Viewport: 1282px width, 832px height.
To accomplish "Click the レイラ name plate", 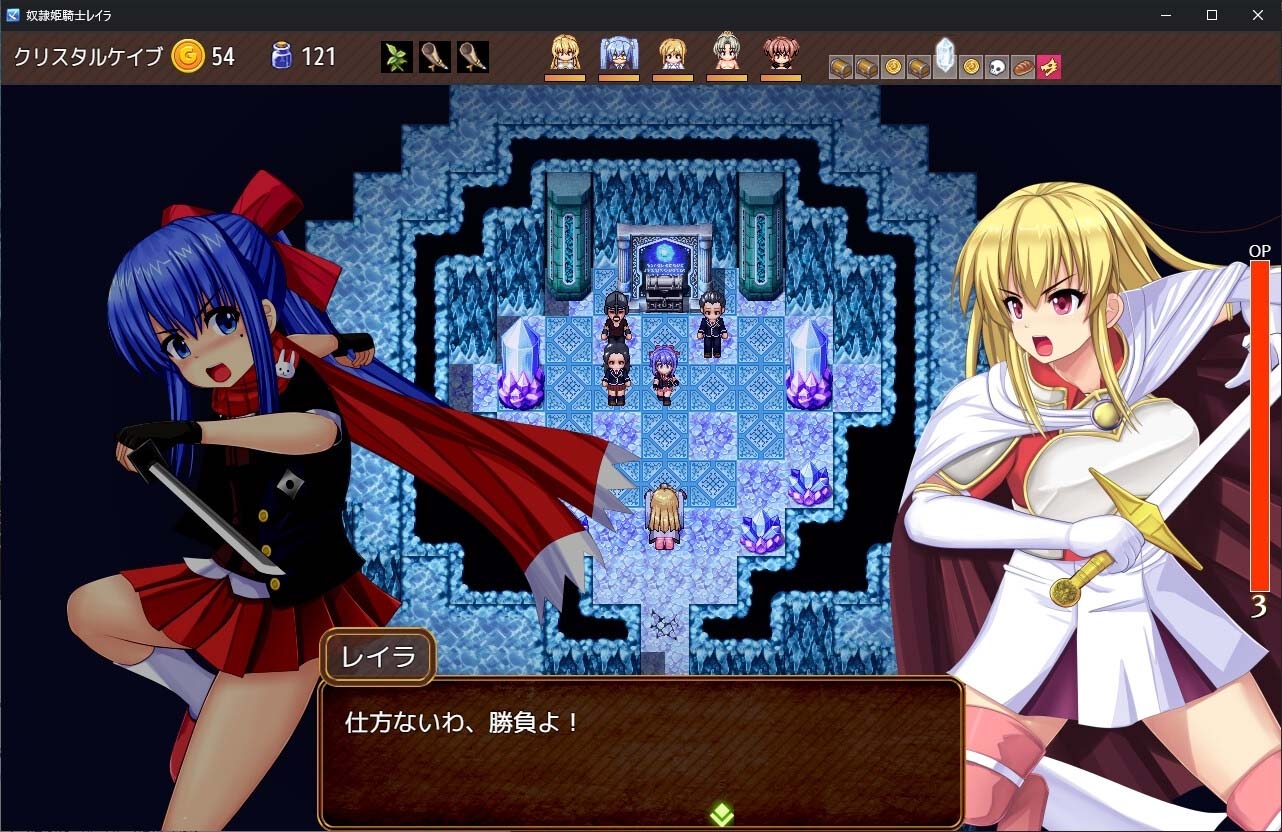I will pyautogui.click(x=377, y=657).
